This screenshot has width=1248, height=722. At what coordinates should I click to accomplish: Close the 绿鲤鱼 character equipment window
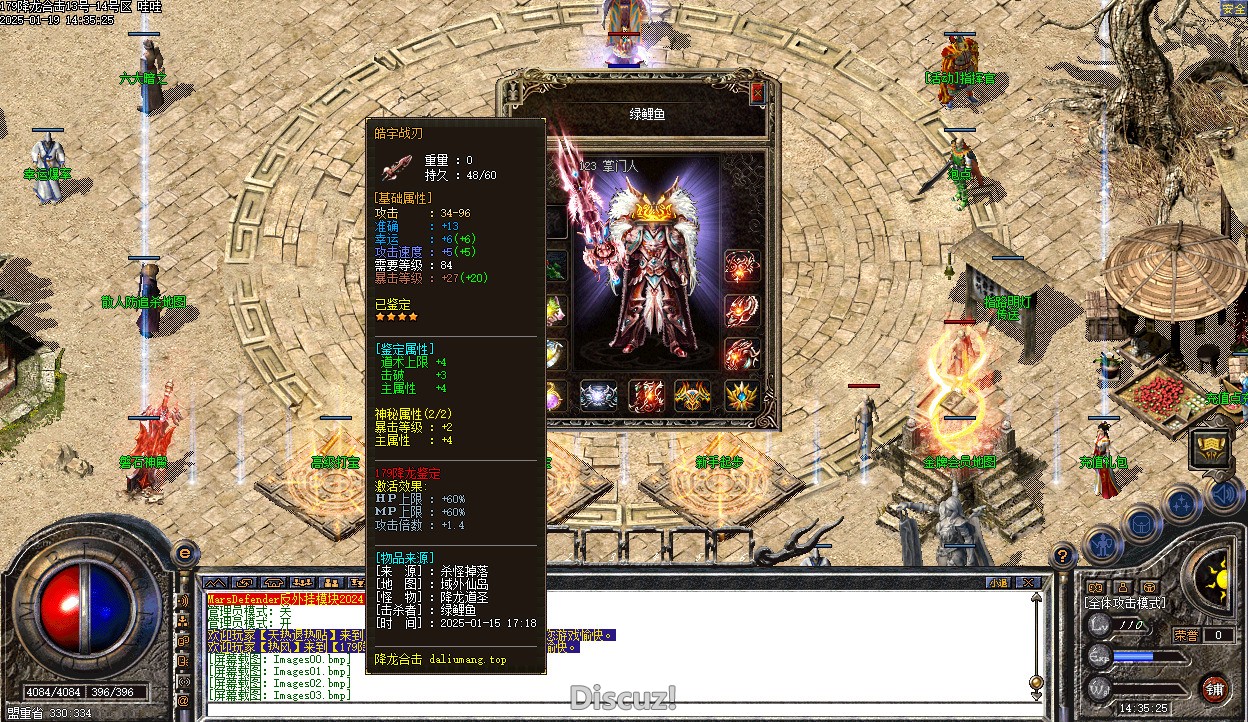click(x=757, y=92)
